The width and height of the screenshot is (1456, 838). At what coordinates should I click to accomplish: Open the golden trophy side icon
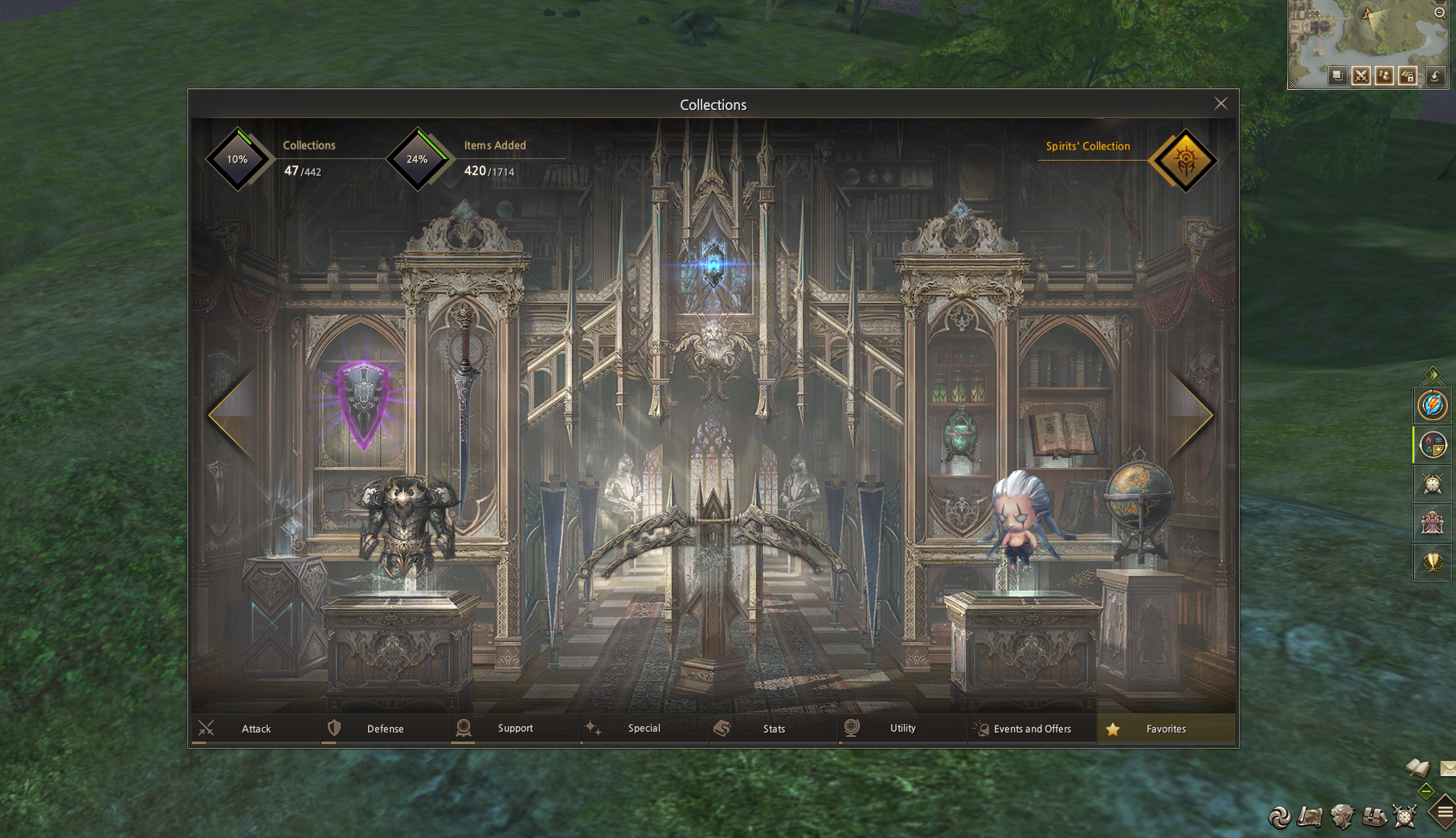click(1432, 562)
